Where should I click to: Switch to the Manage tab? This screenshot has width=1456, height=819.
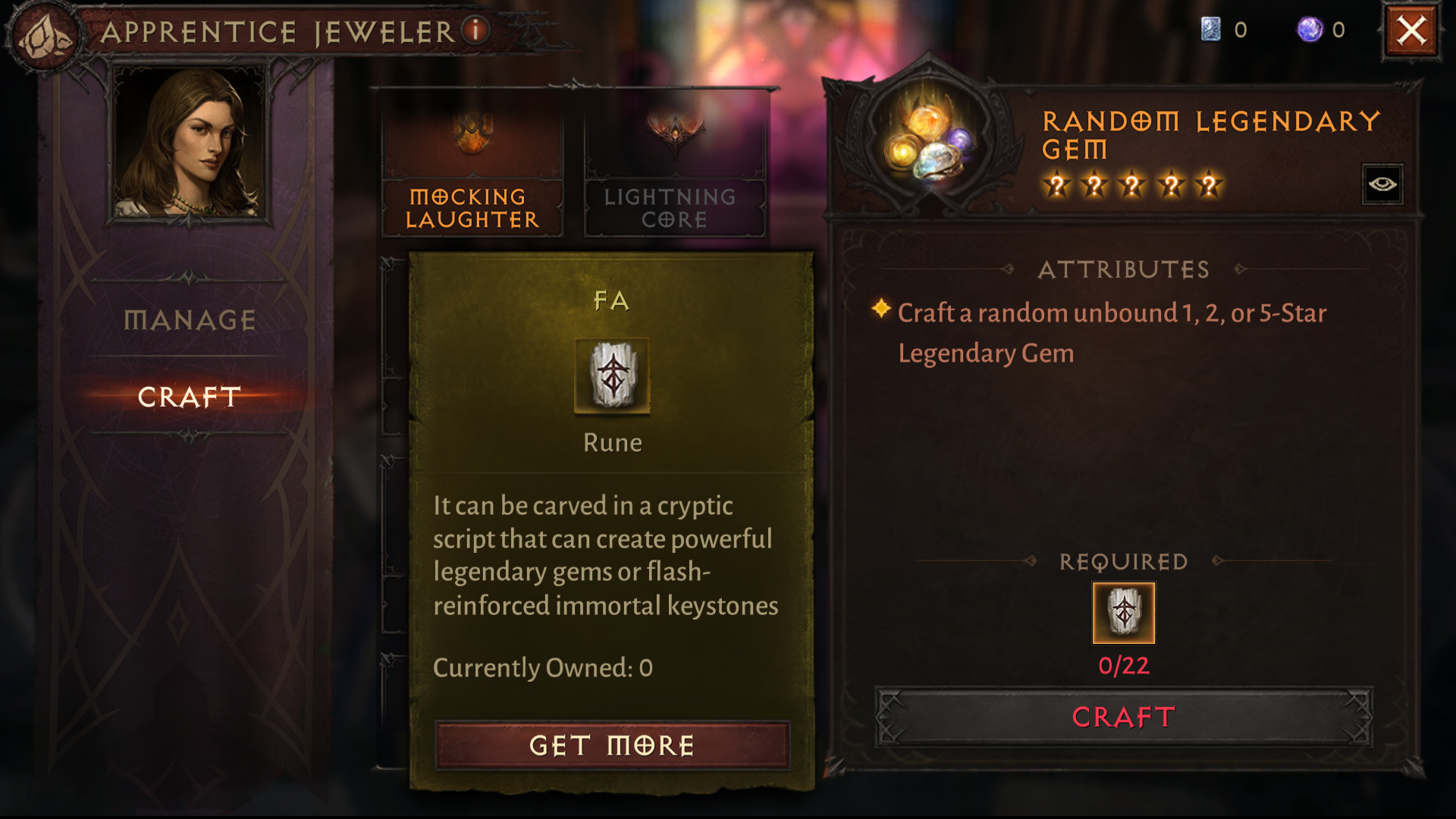[187, 319]
